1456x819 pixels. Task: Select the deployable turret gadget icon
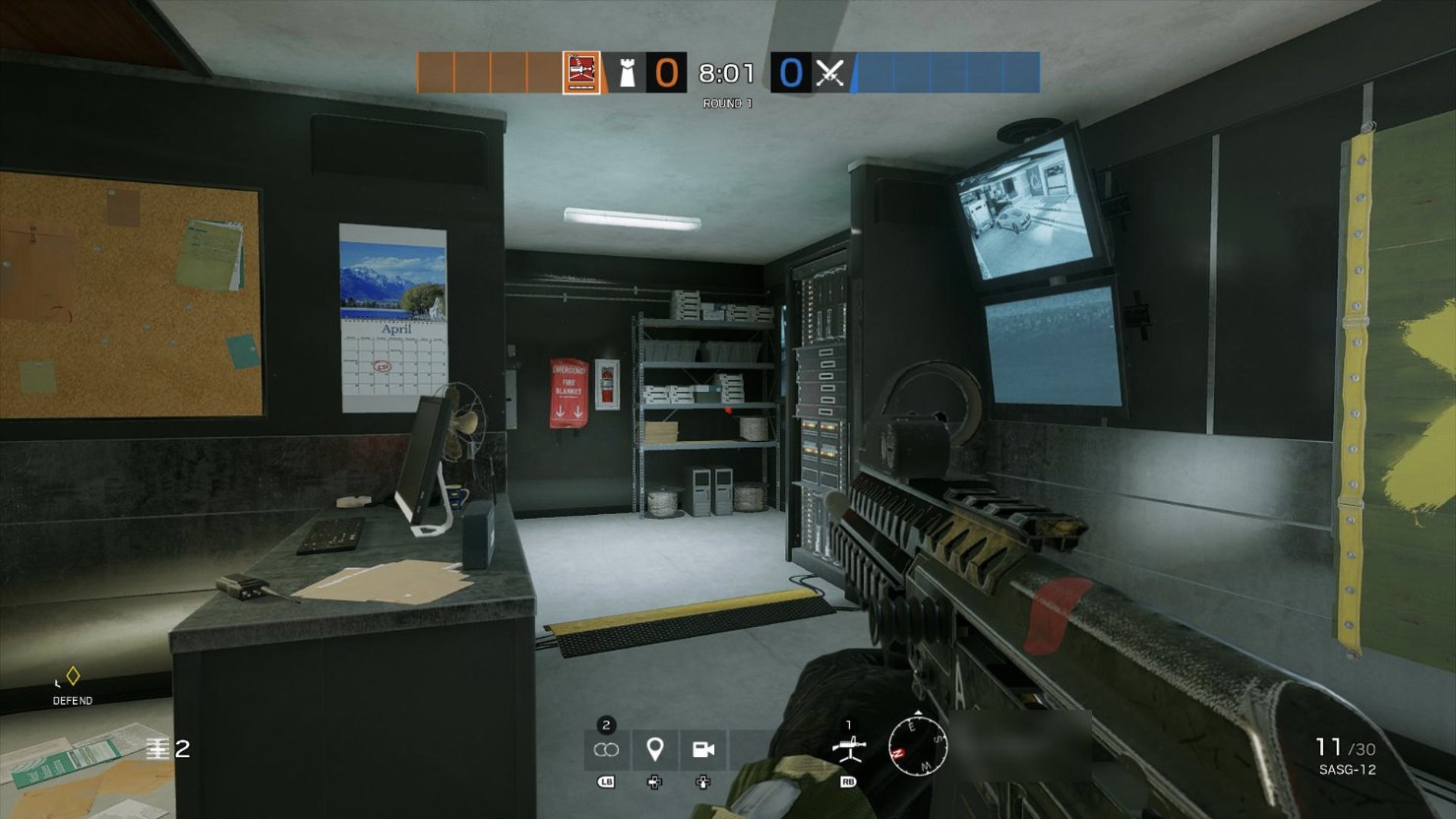point(849,748)
